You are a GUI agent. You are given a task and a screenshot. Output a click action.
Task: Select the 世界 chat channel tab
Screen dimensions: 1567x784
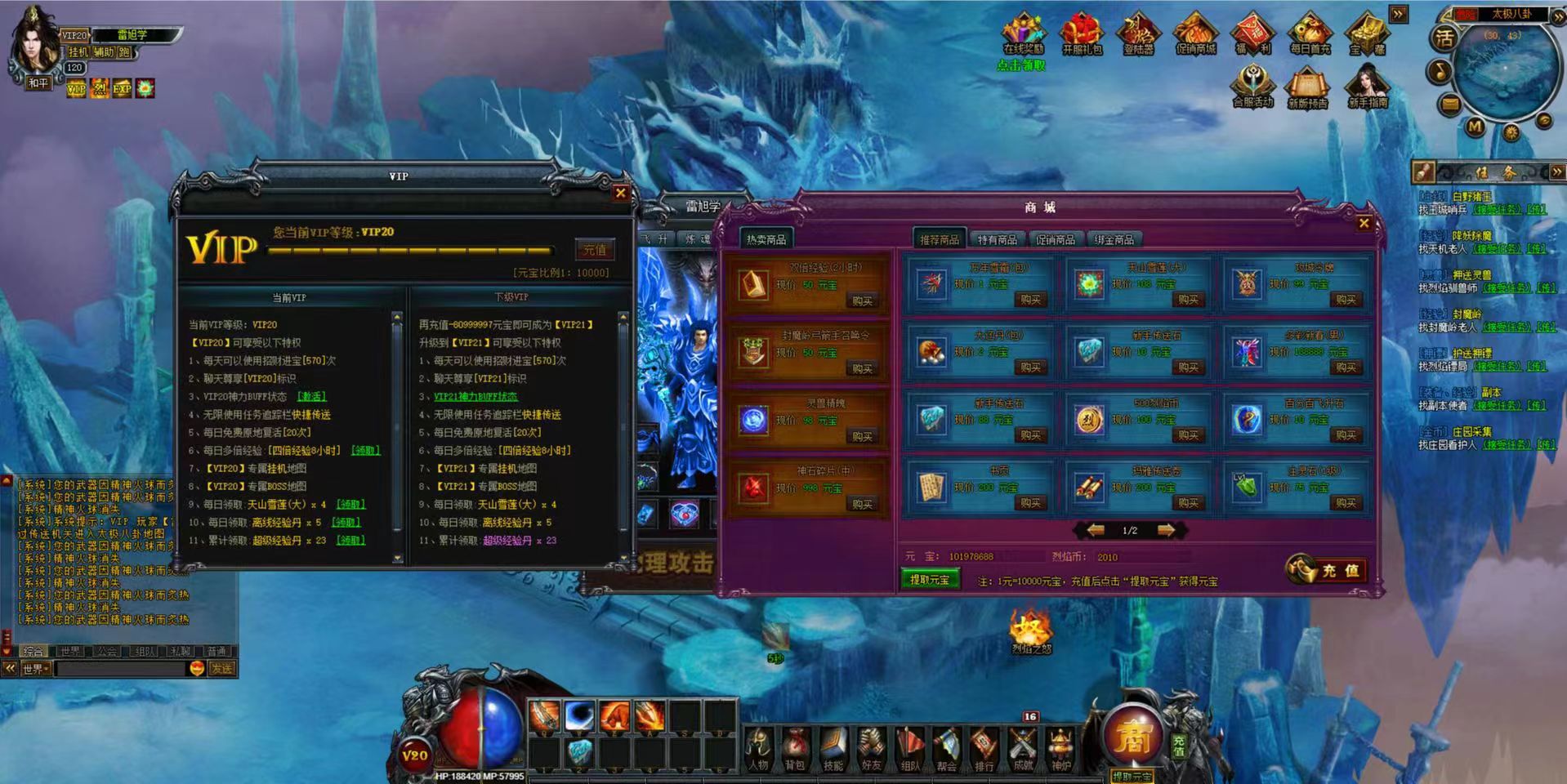(x=70, y=651)
